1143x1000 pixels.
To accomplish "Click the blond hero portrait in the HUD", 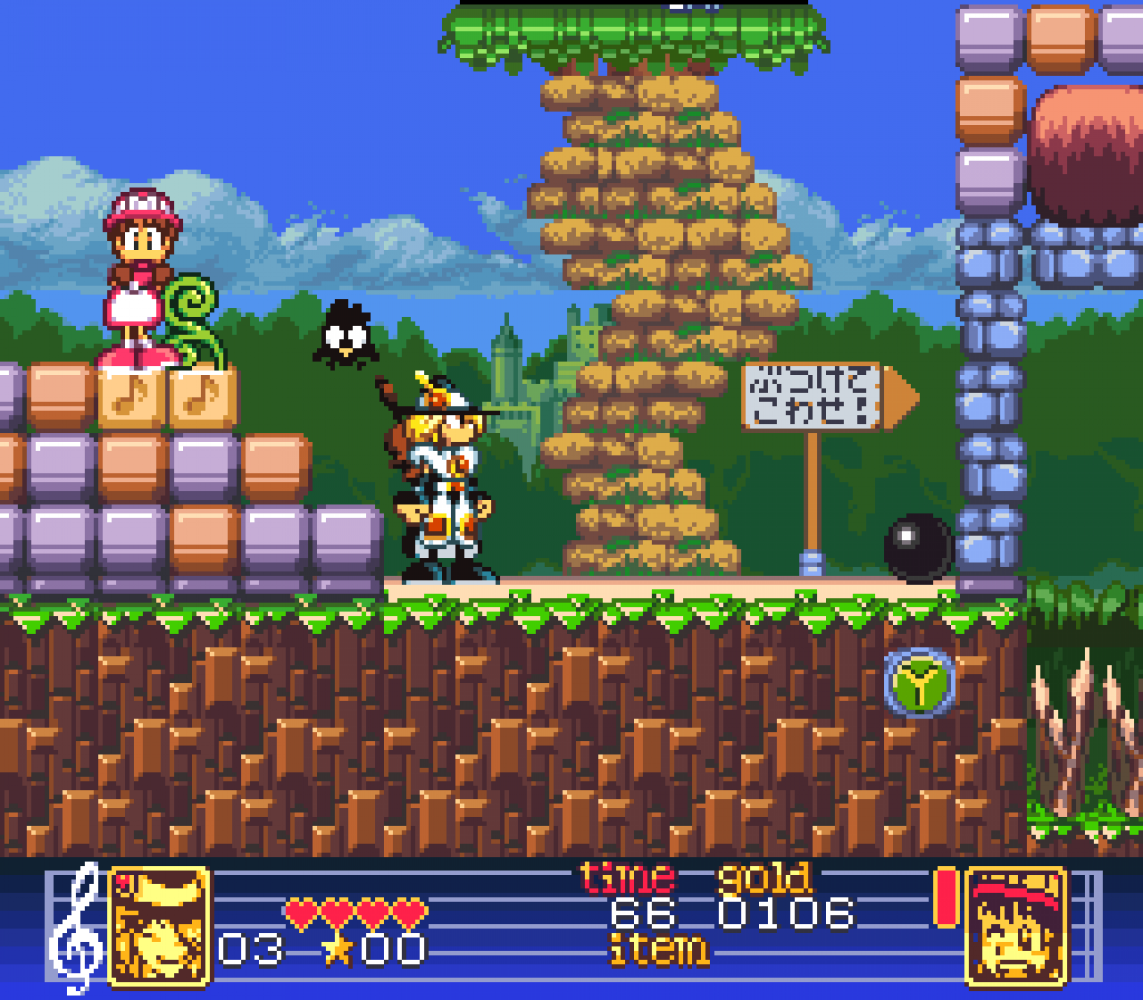I will click(x=160, y=926).
